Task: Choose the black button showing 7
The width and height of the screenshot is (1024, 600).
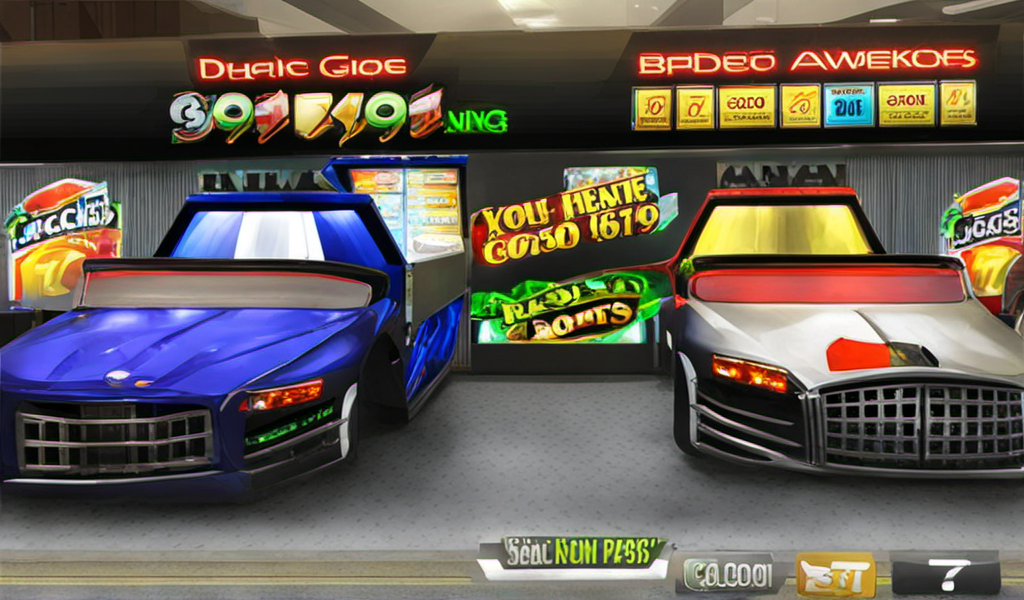Action: [945, 574]
